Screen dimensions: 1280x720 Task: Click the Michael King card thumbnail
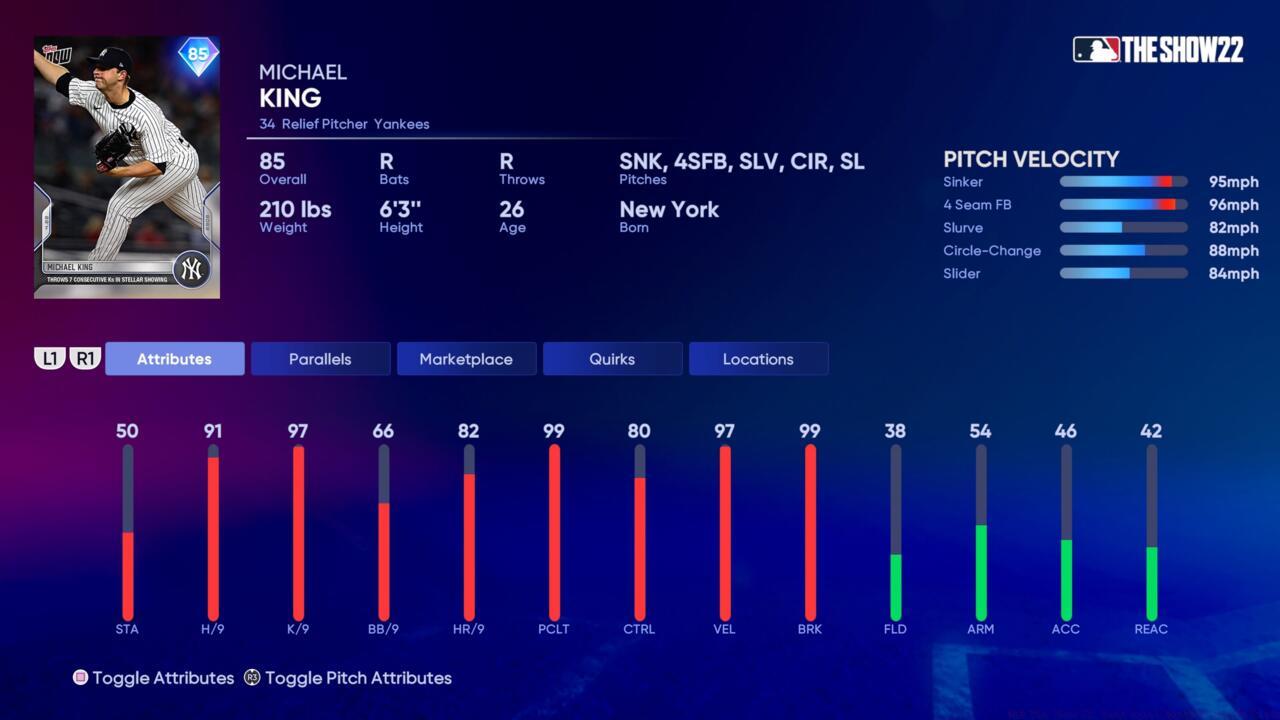point(126,166)
